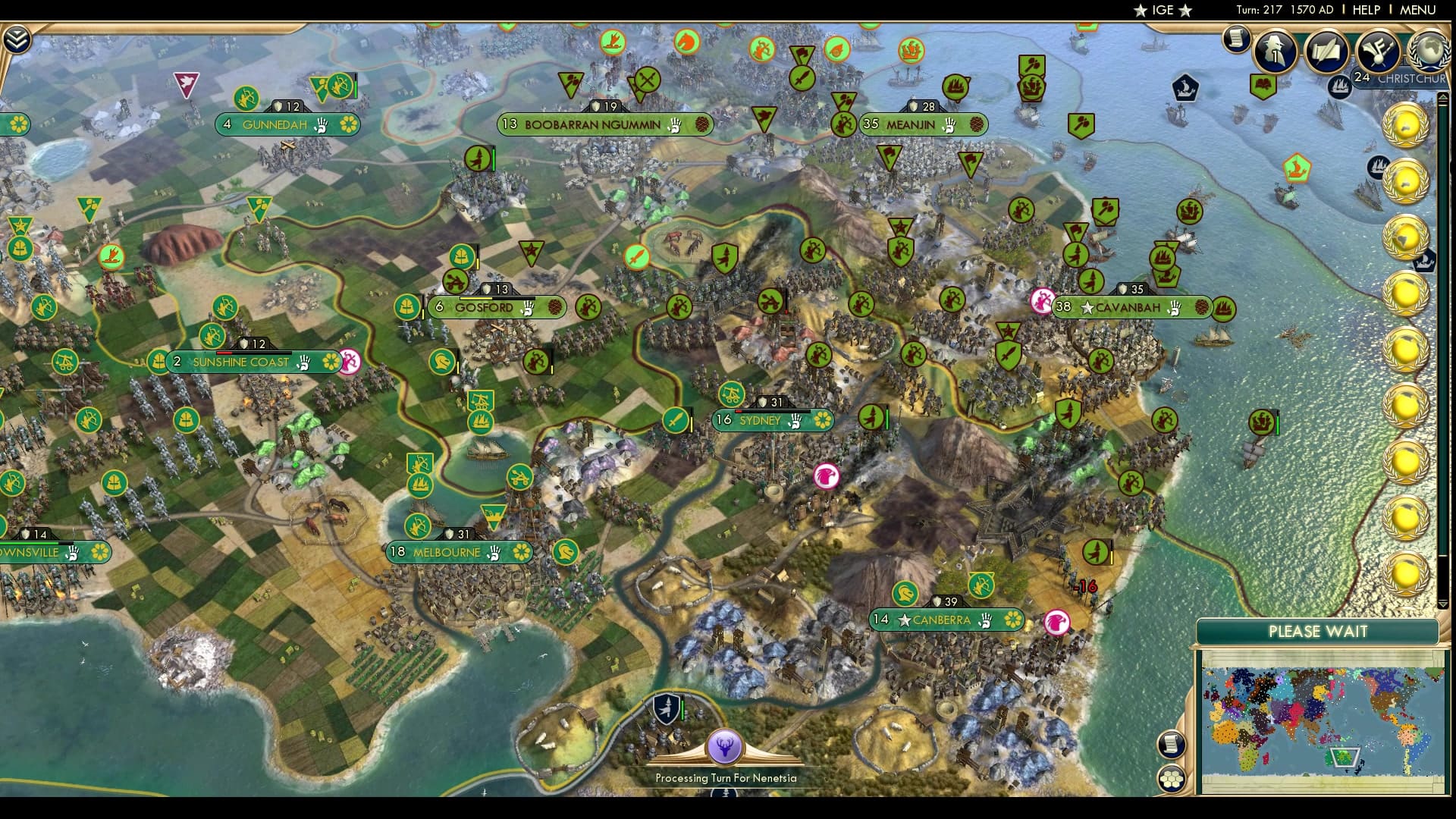Open the notifications scroll icon beside the Great People counter
Image resolution: width=1456 pixels, height=819 pixels.
click(1236, 39)
